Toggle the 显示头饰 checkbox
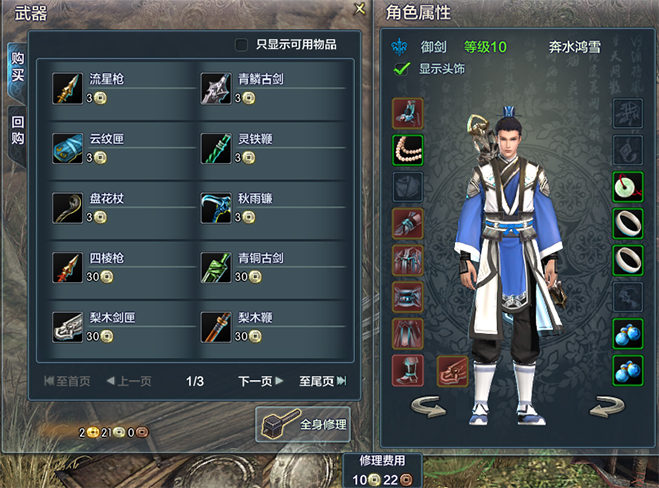This screenshot has width=659, height=488. coord(402,69)
